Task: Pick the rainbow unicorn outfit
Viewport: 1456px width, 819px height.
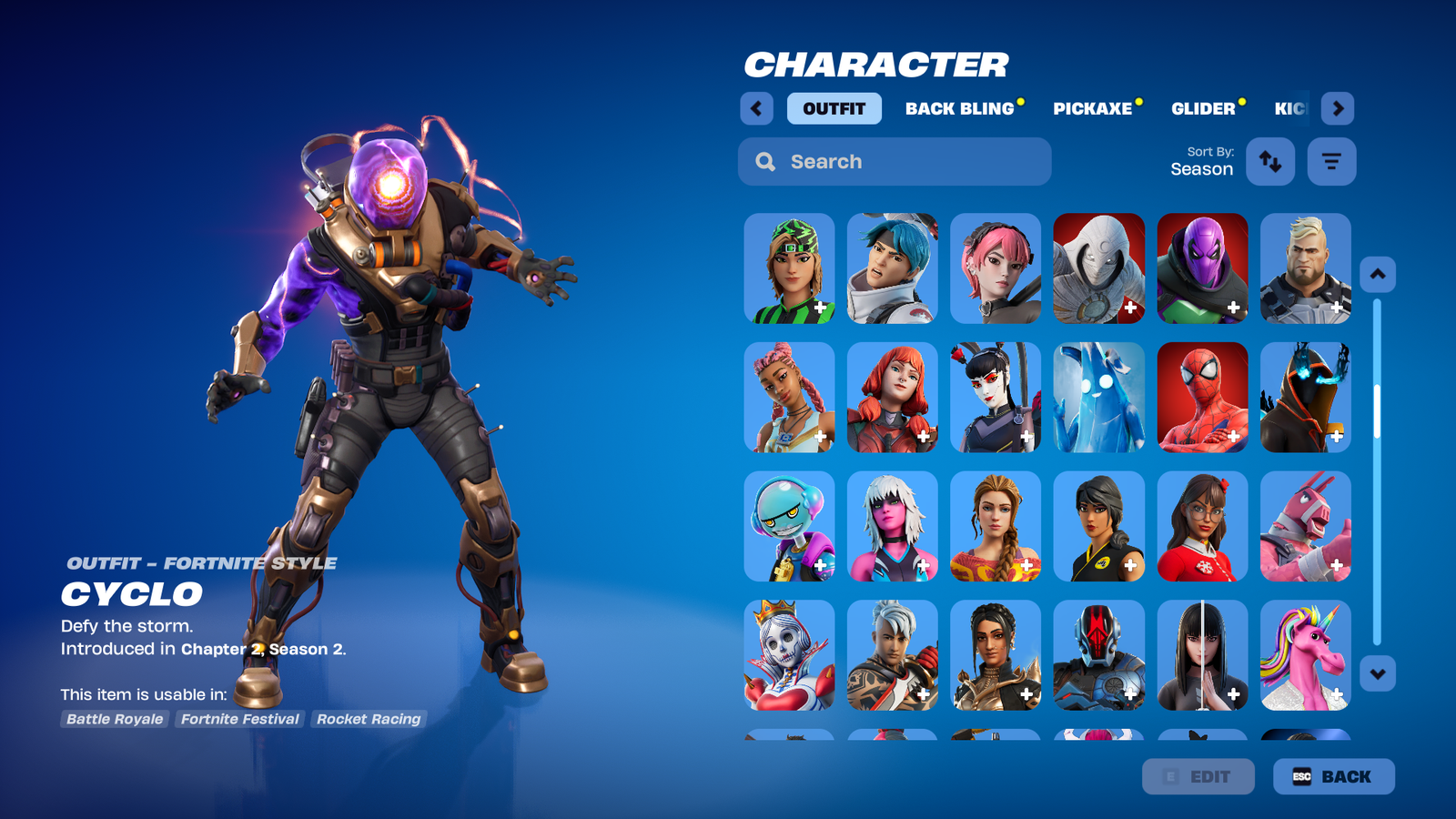Action: click(x=1305, y=655)
